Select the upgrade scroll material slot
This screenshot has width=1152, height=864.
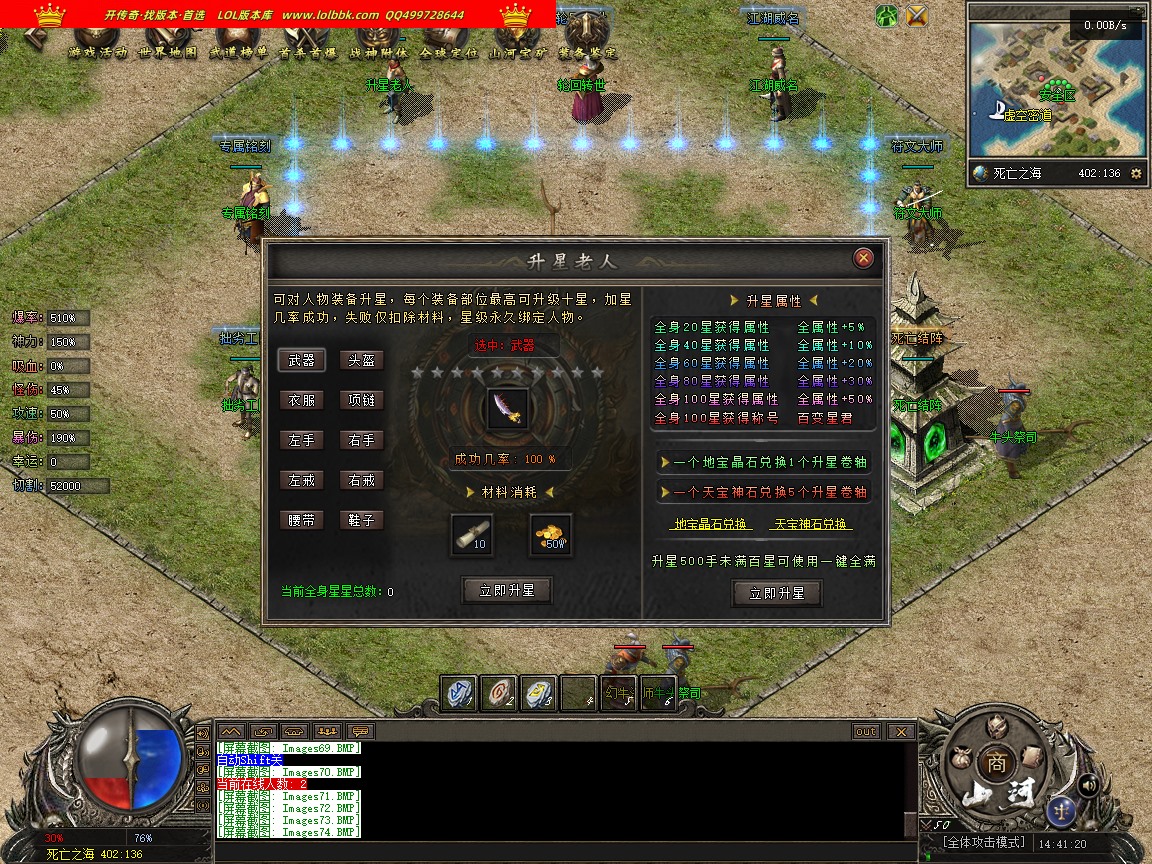tap(471, 534)
